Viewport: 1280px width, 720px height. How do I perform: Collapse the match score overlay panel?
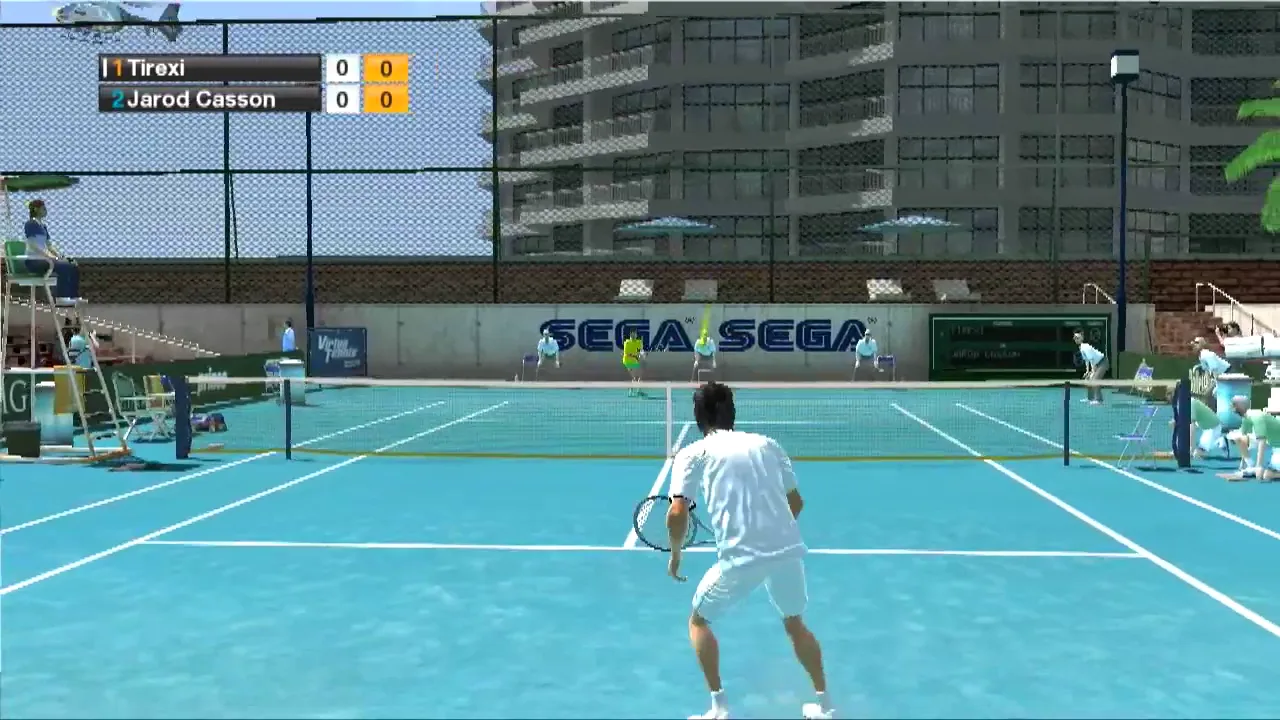(255, 84)
